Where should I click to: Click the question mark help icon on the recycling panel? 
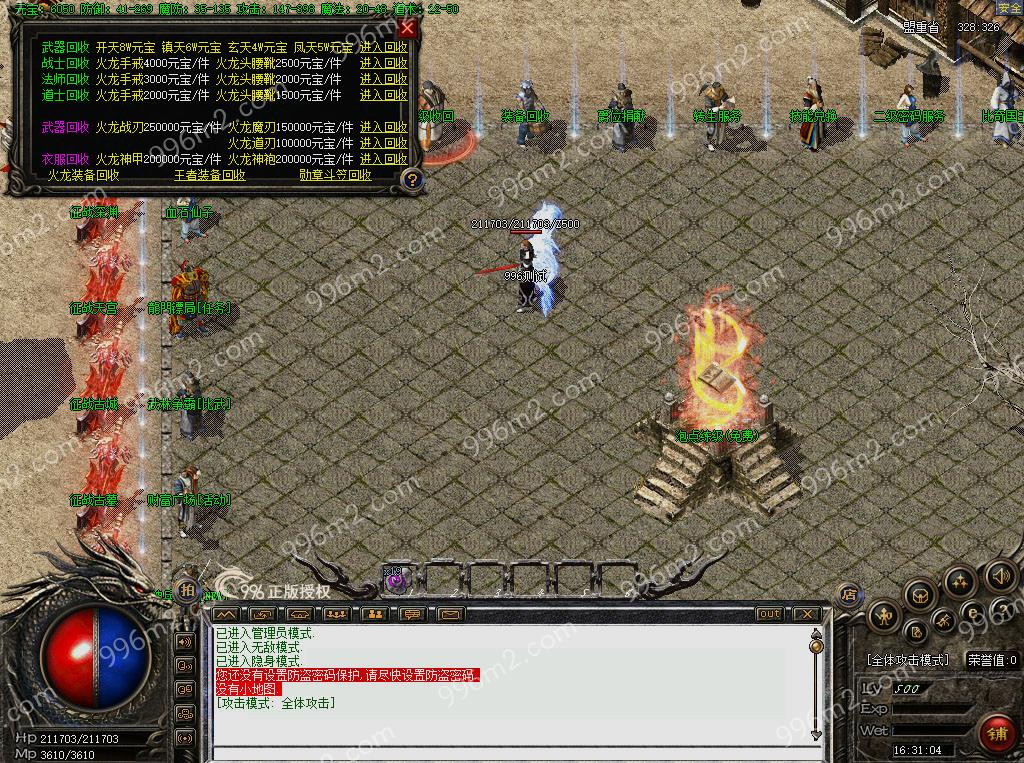[x=410, y=179]
